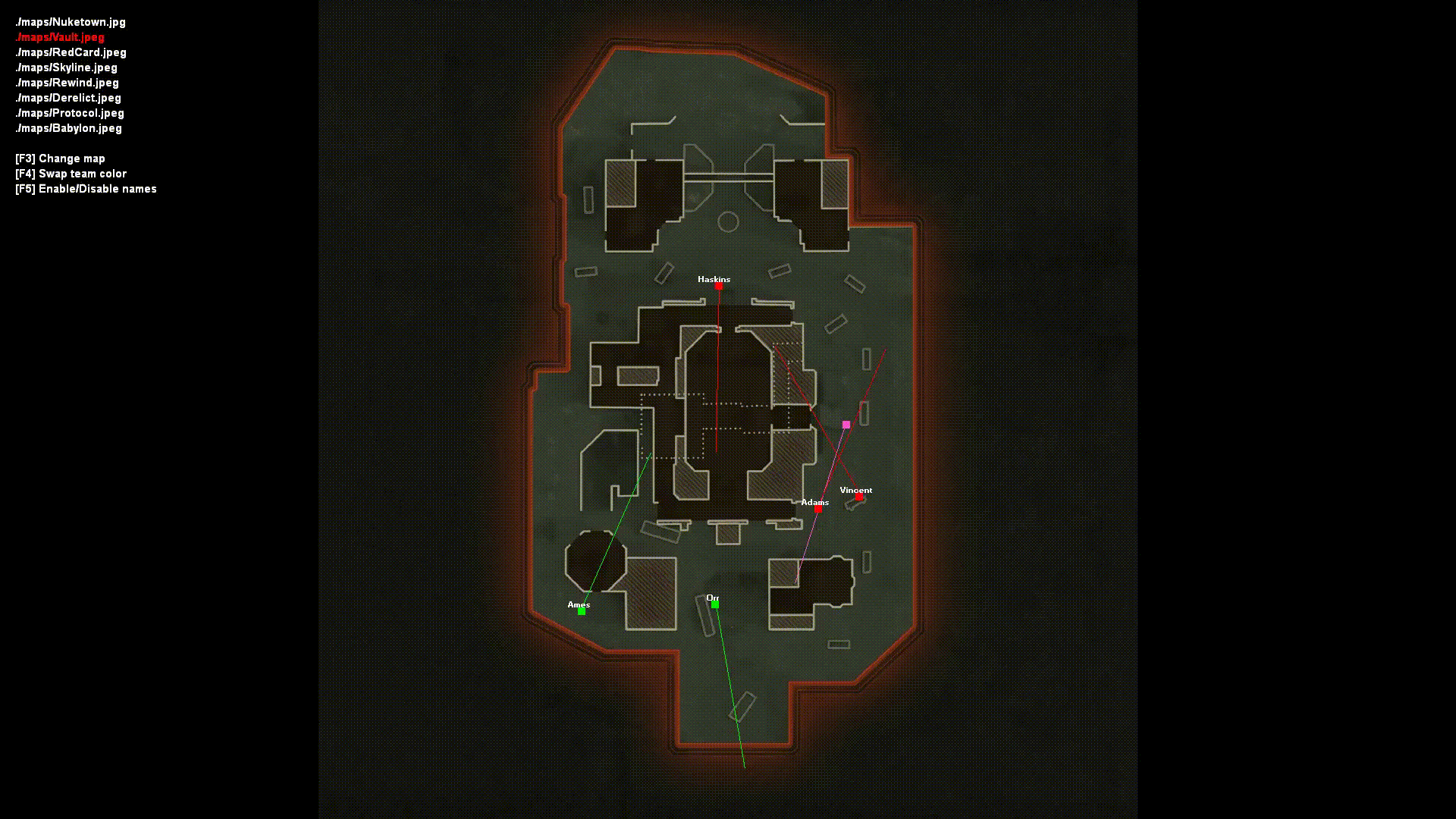The image size is (1456, 819).
Task: Open the Skyline.jpeg map
Action: [66, 67]
